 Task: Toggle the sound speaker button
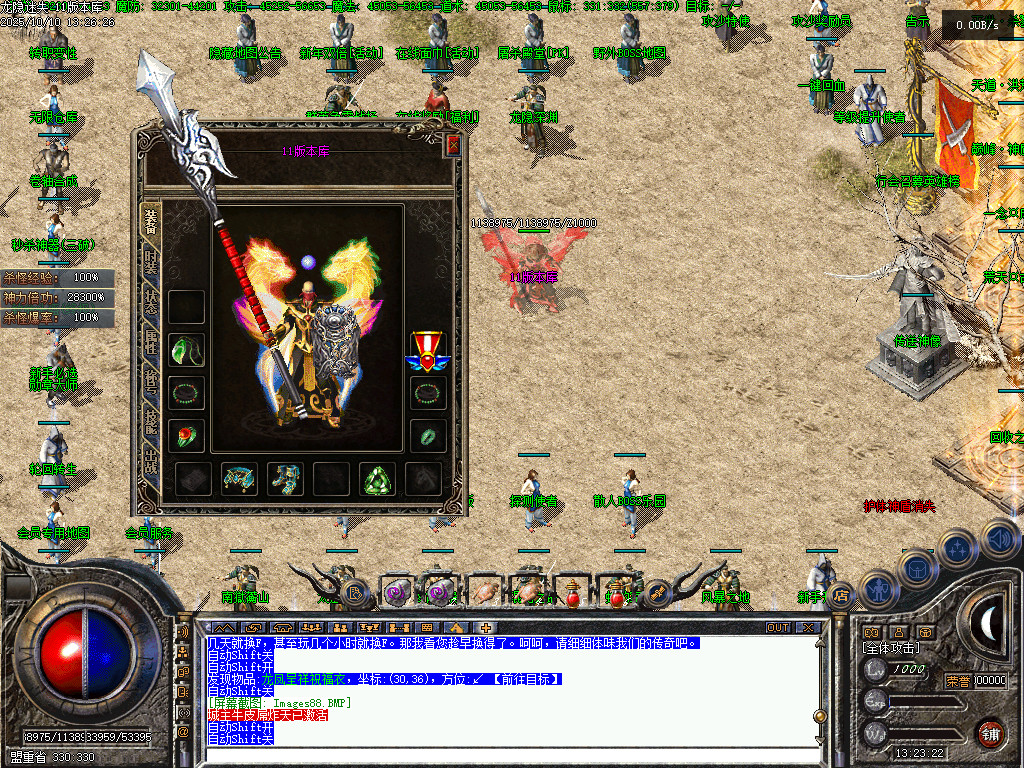pos(998,539)
